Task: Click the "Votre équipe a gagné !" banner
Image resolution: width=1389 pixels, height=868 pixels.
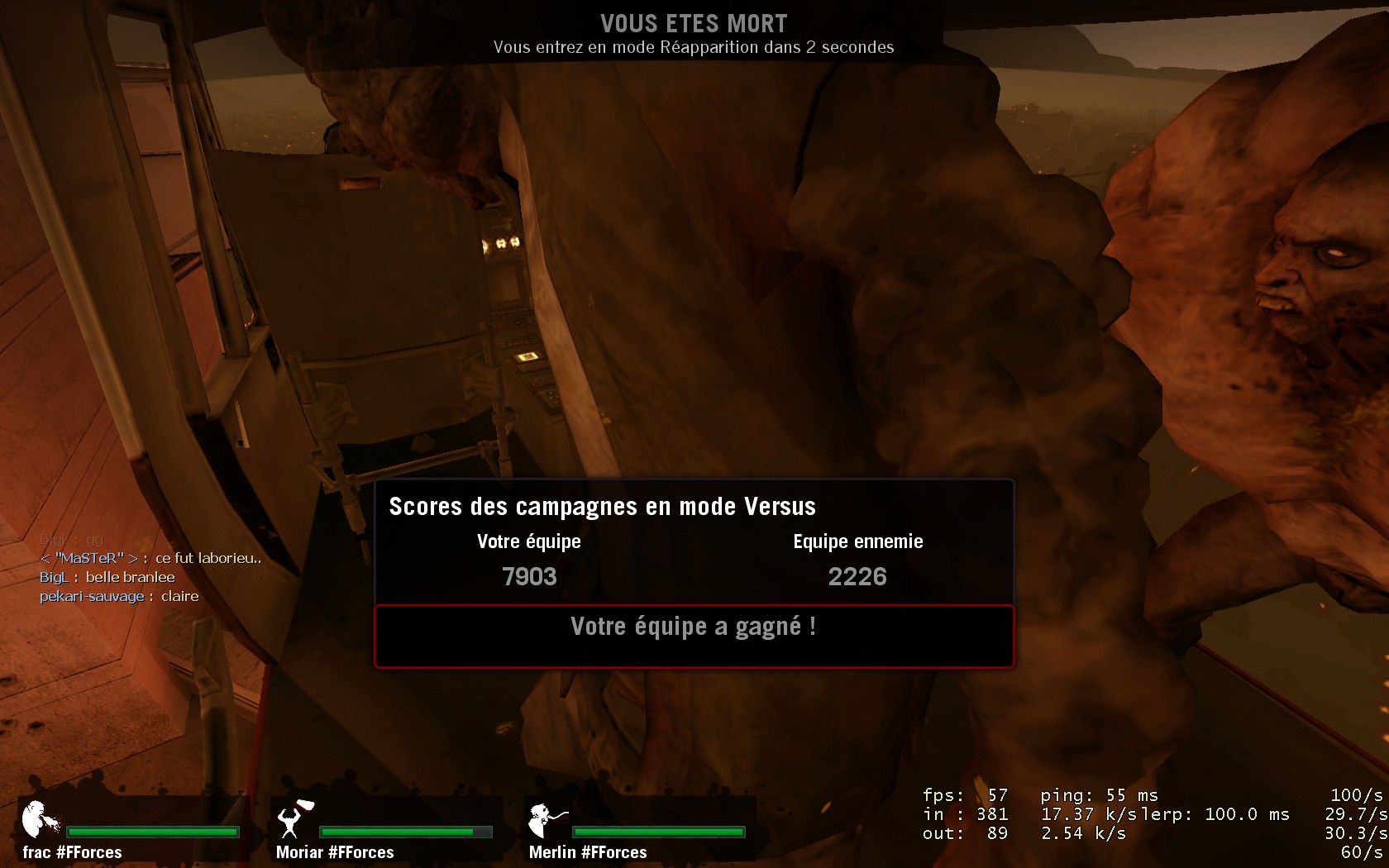Action: pyautogui.click(x=694, y=636)
